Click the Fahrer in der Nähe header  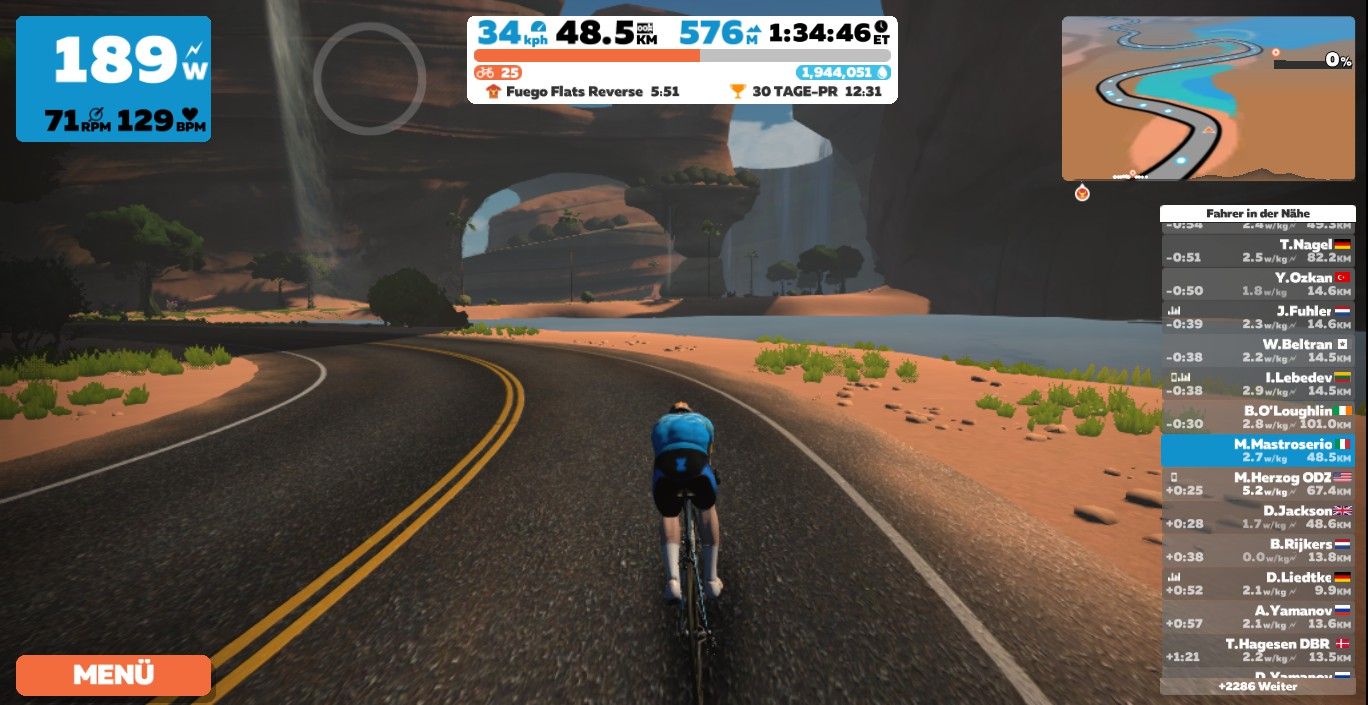tap(1257, 213)
